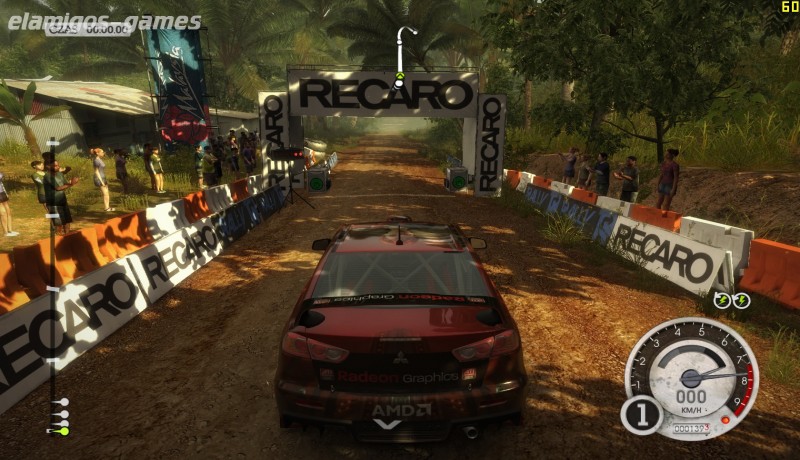800x460 pixels.
Task: Click the speedometer tachometer dial
Action: pos(692,378)
